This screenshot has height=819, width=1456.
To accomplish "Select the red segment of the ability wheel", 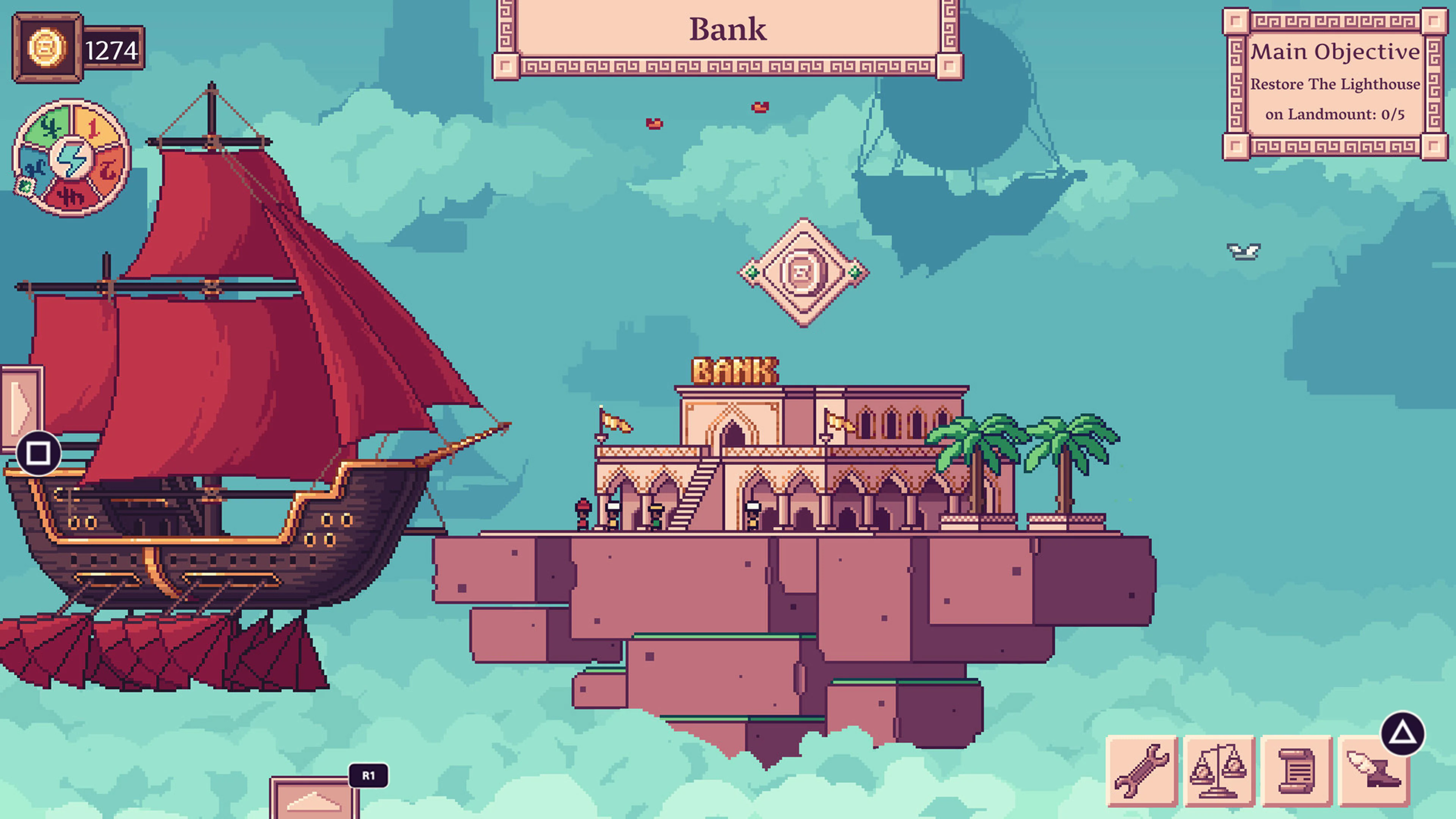I will [72, 196].
